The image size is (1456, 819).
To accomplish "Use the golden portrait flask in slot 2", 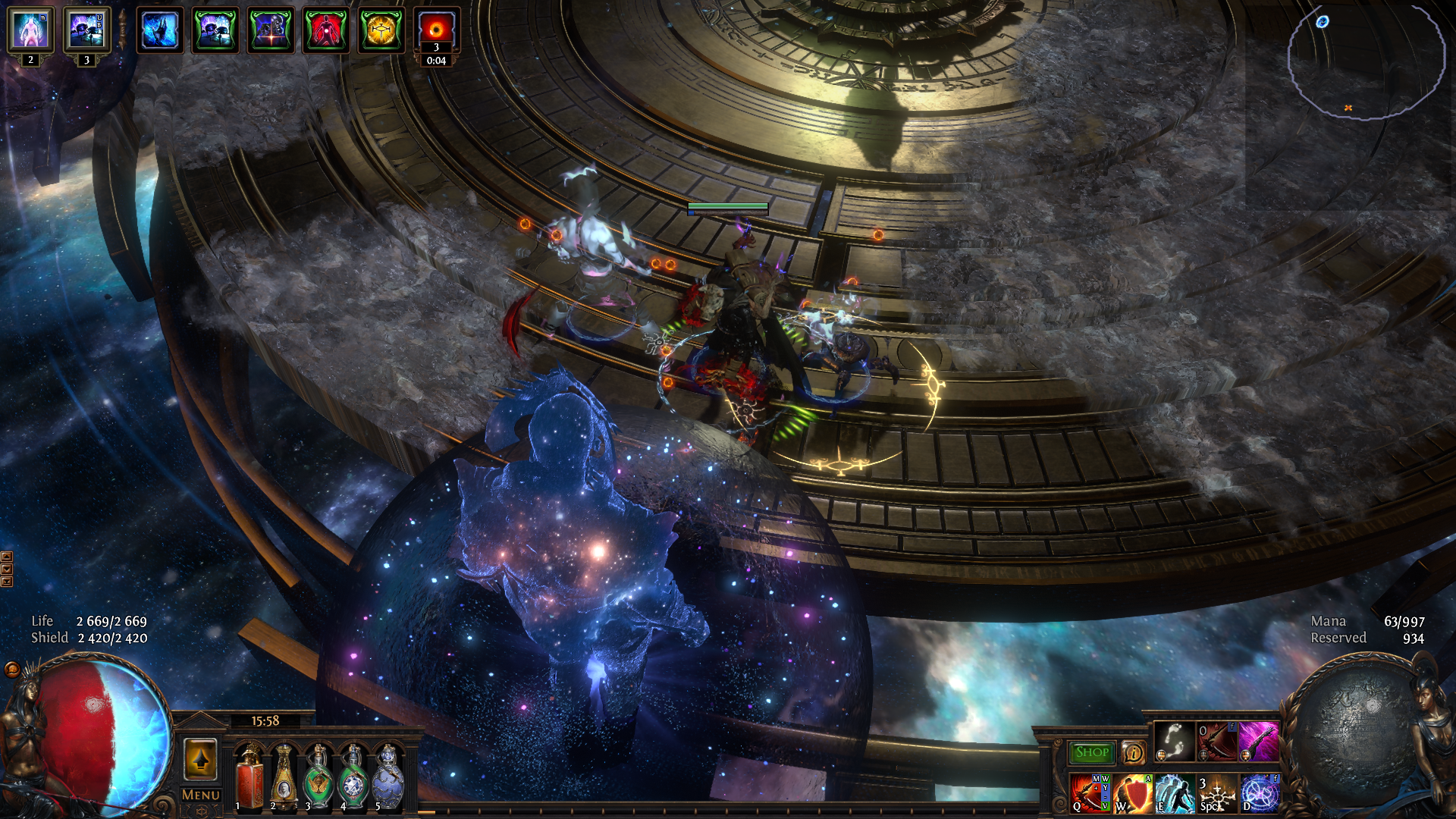I will click(284, 777).
